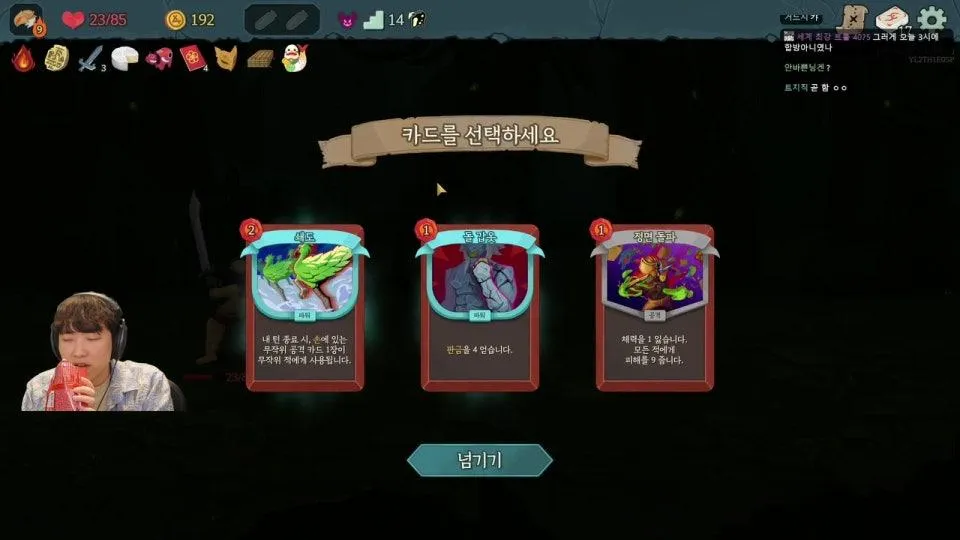Inspect the sword relic
Screen dimensions: 960x540
[x=91, y=59]
